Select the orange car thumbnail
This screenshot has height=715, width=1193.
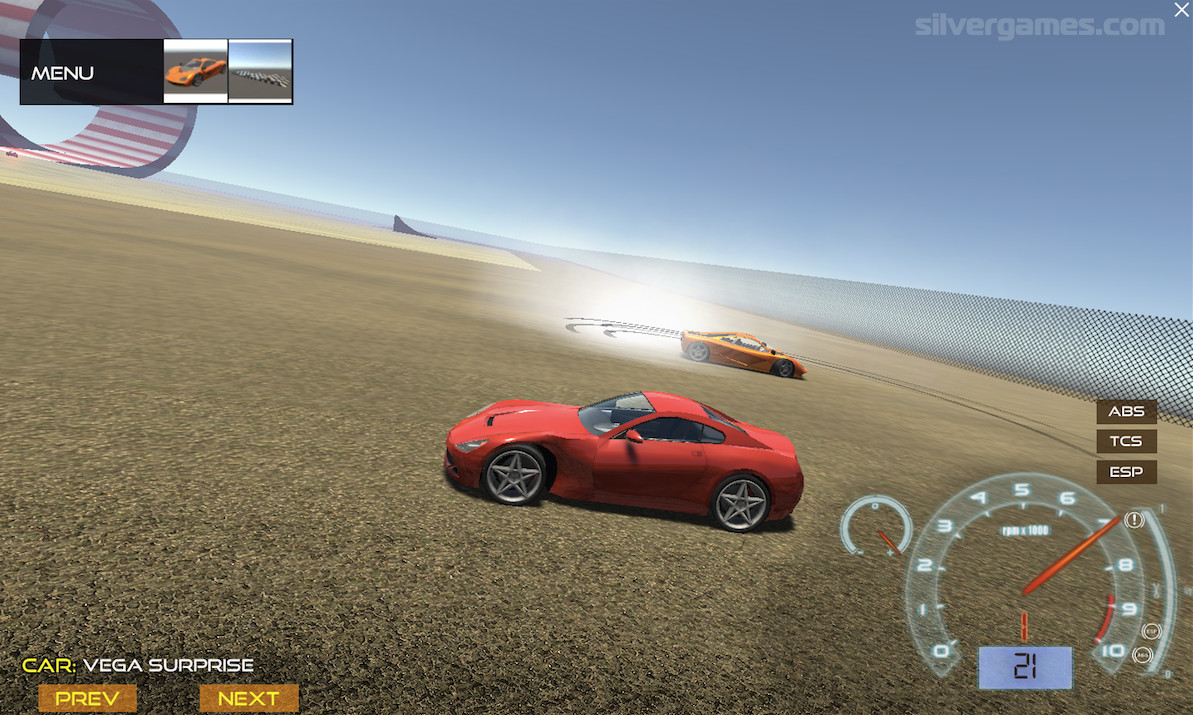coord(195,71)
